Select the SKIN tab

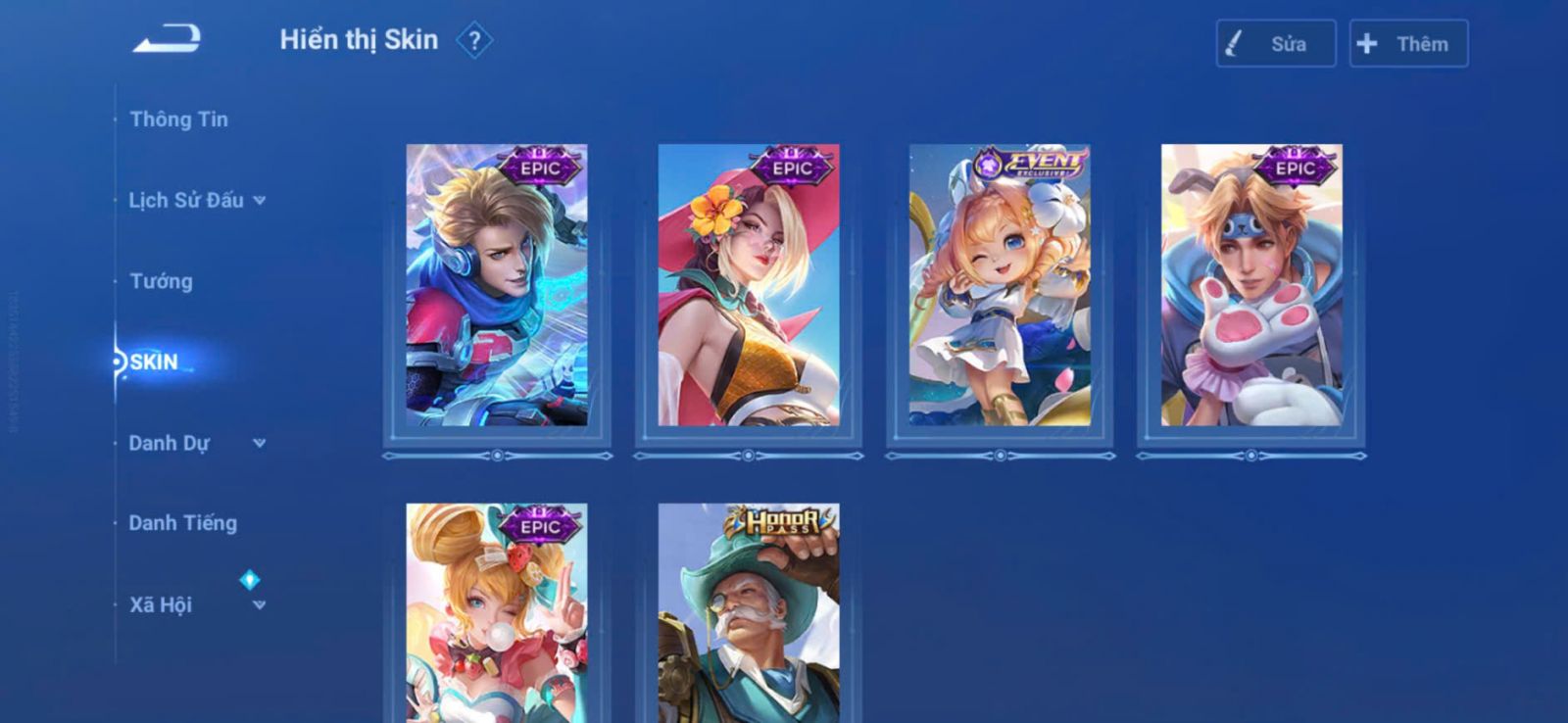tap(155, 362)
